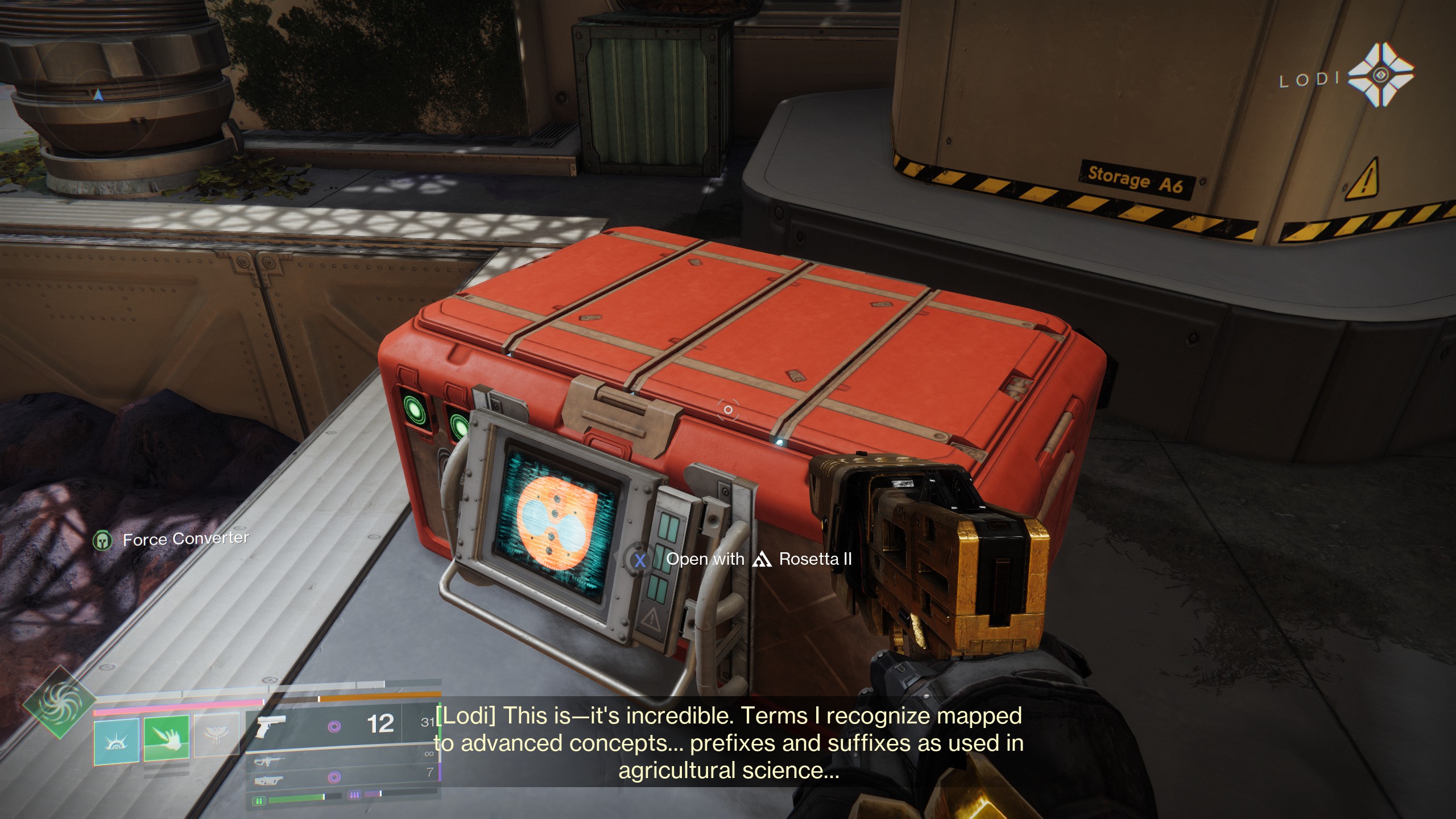
Task: Click the auto rifle weapon icon
Action: pyautogui.click(x=268, y=763)
